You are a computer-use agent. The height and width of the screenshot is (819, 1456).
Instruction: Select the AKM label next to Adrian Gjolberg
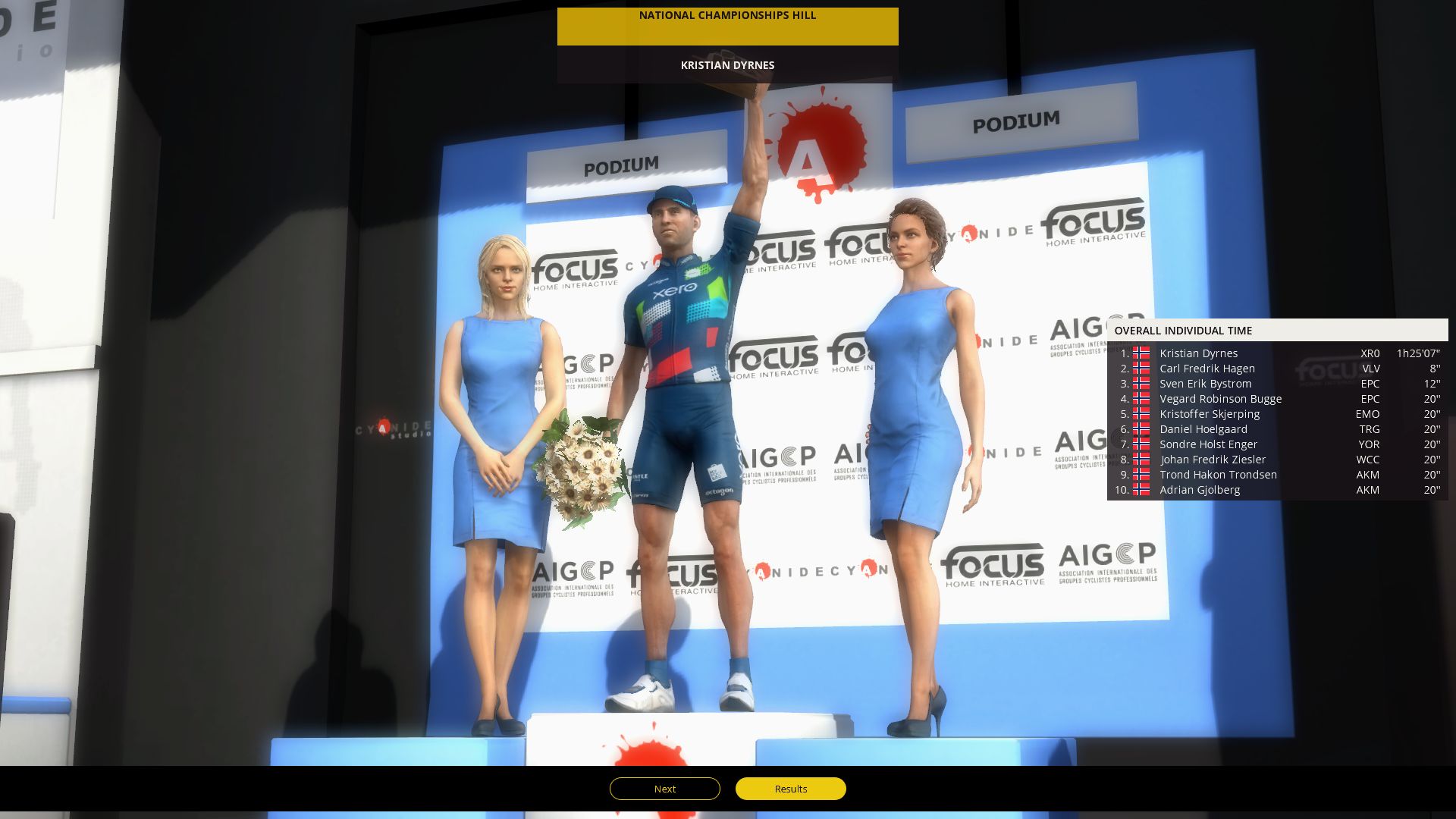1370,490
